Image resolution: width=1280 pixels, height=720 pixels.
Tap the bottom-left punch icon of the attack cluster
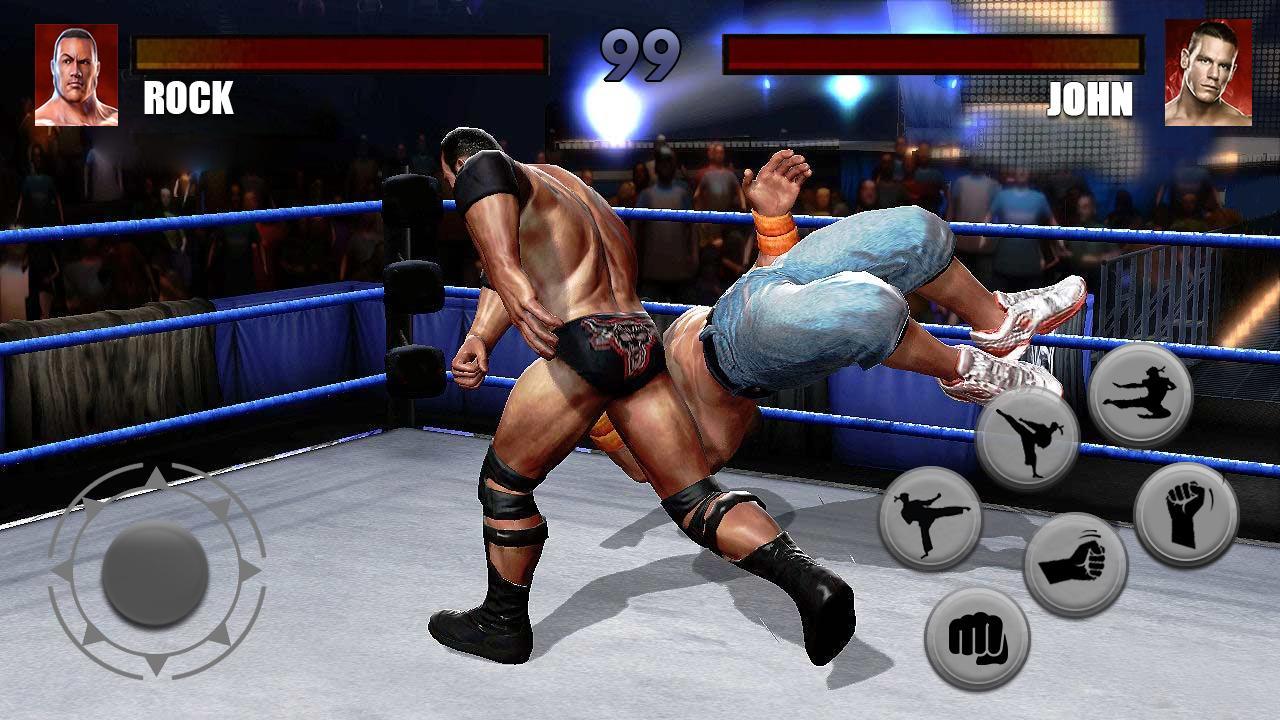pos(977,637)
